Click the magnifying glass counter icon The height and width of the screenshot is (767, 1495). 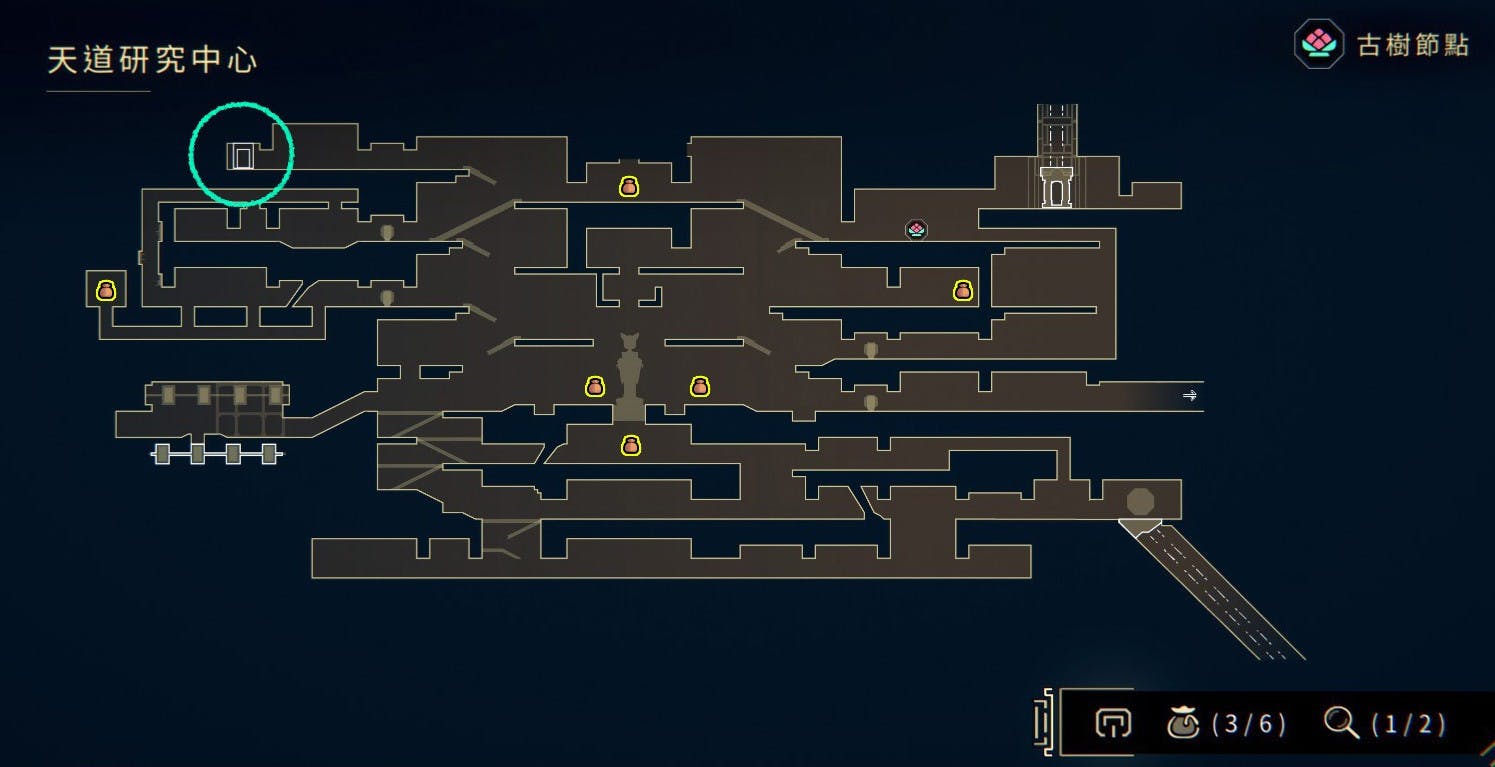[x=1340, y=722]
